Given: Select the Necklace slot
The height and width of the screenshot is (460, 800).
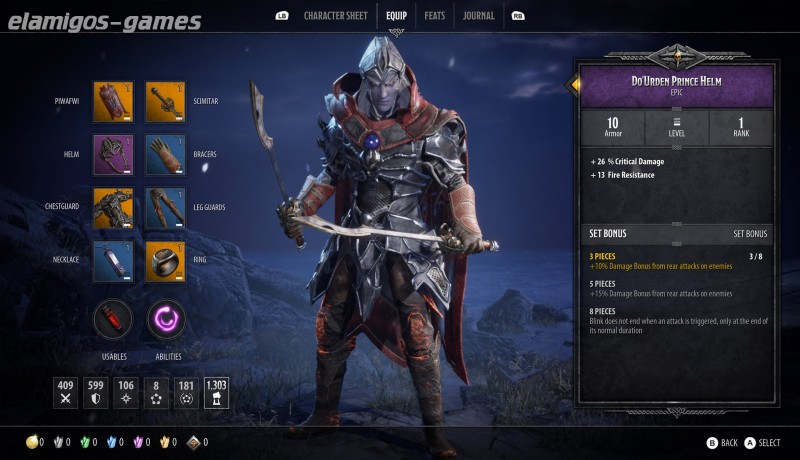Looking at the screenshot, I should 113,261.
